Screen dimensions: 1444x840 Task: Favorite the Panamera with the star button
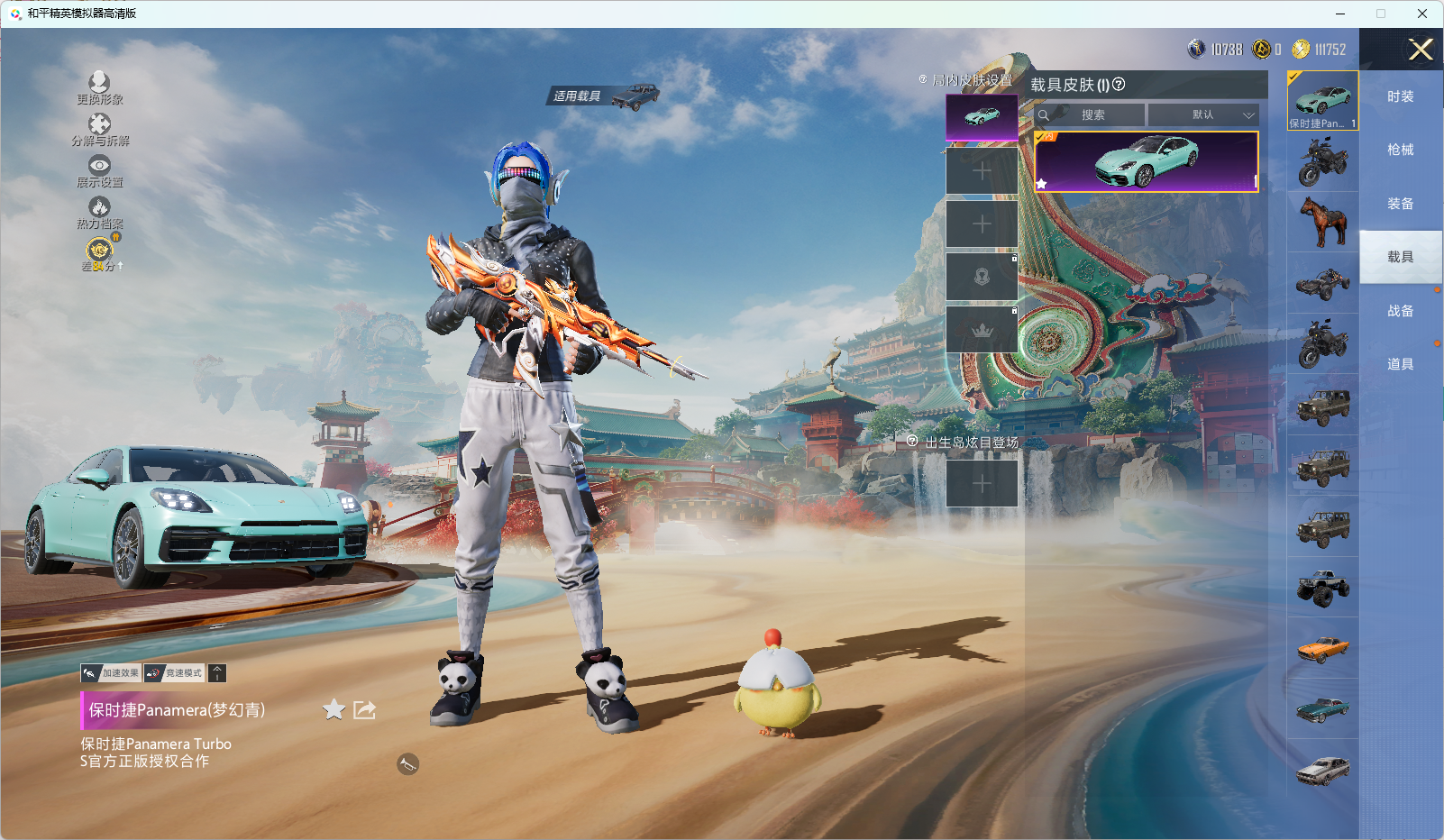334,710
